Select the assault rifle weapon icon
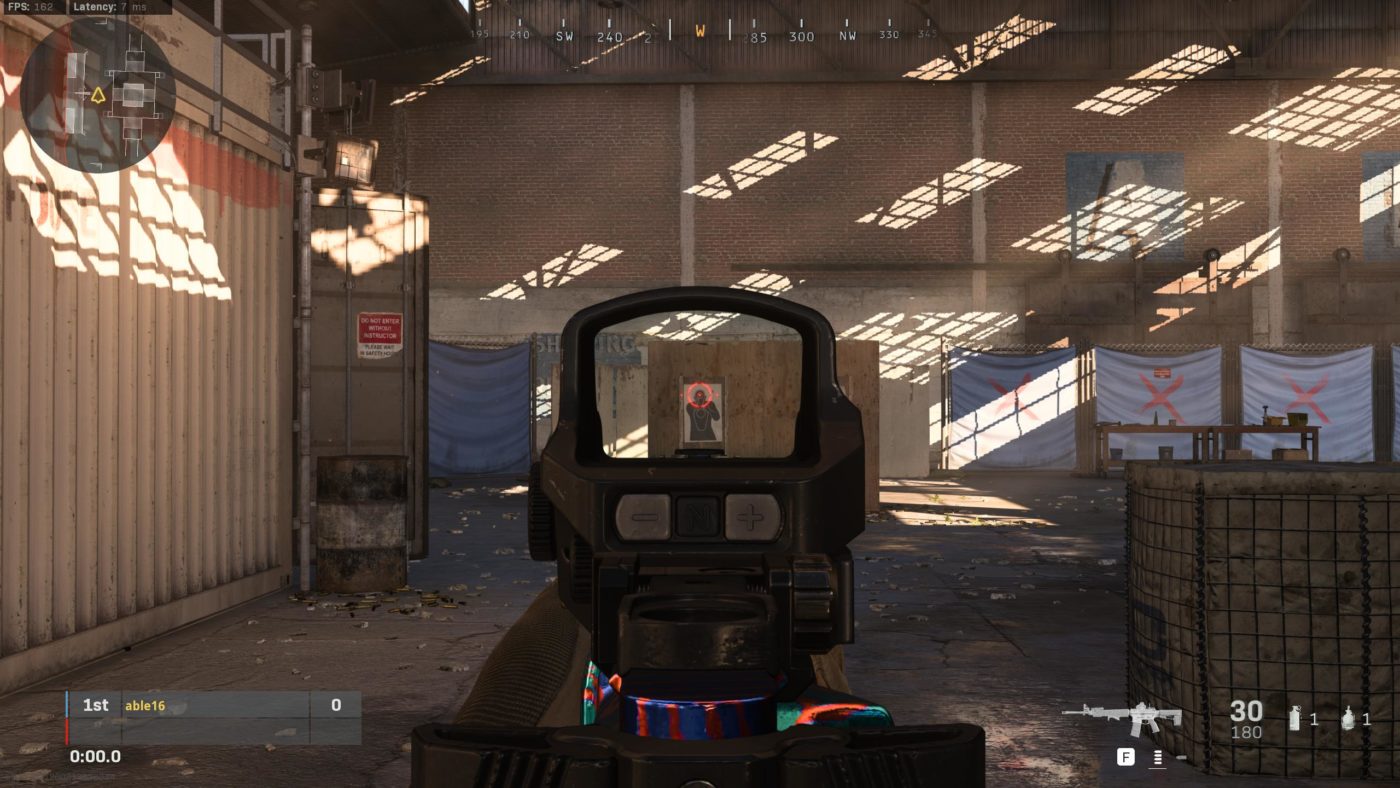The width and height of the screenshot is (1400, 788). point(1122,716)
